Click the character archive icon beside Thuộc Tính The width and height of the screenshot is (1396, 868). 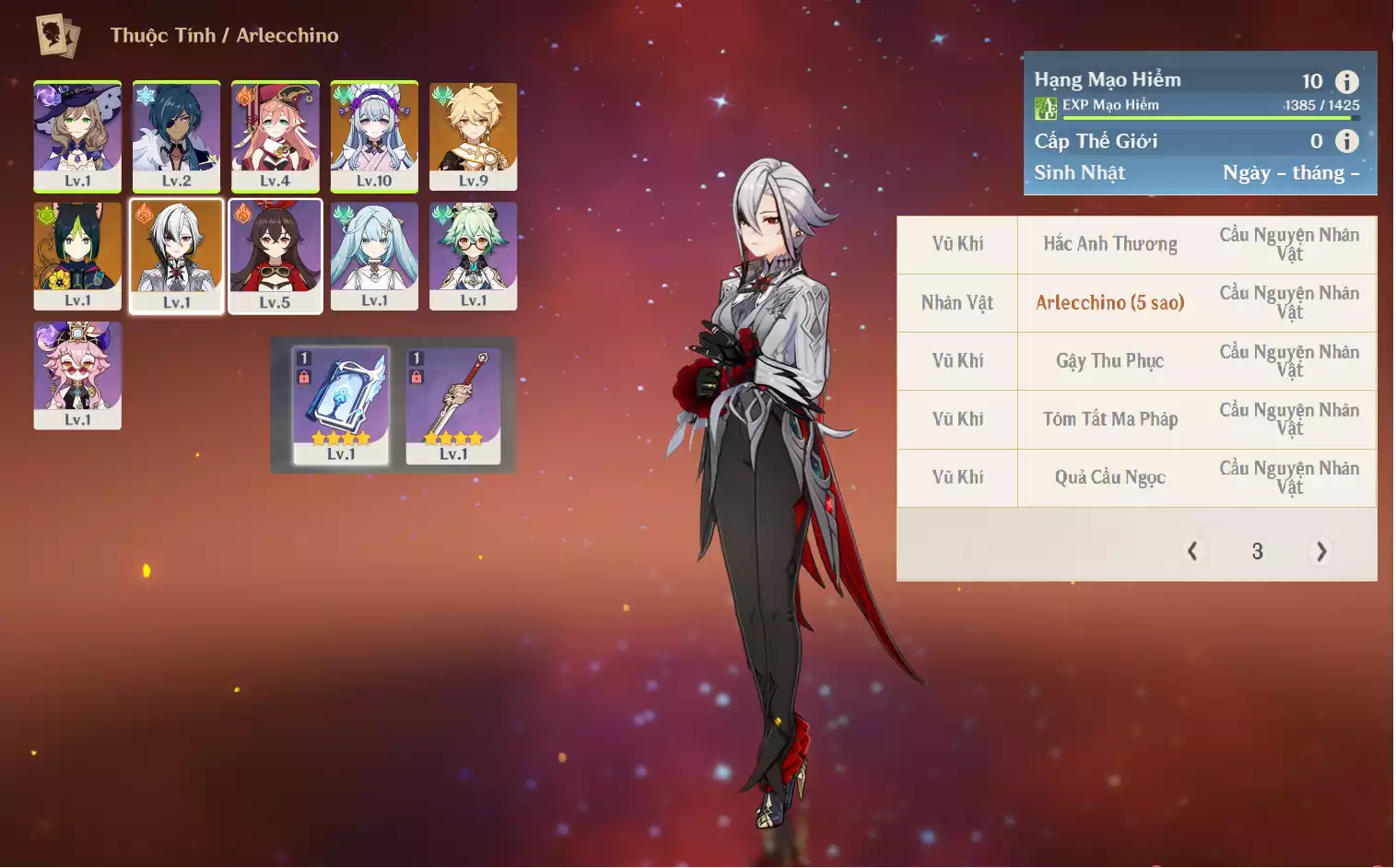click(x=57, y=35)
